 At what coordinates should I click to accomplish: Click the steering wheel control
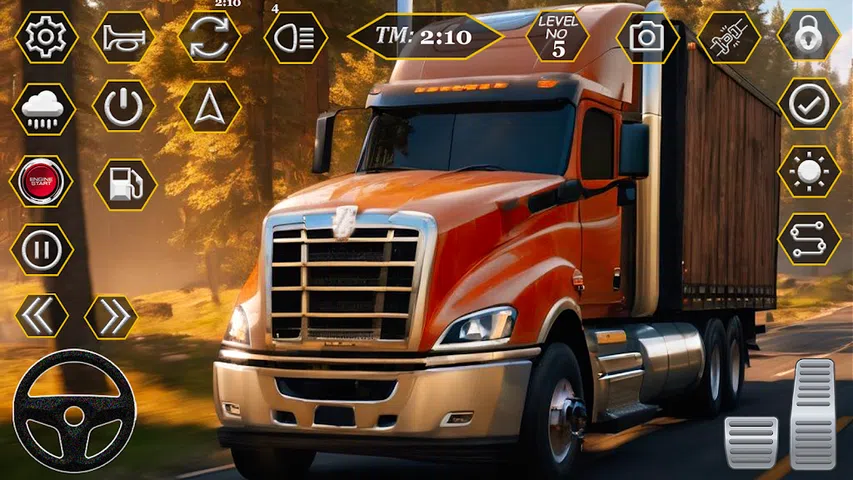[x=74, y=410]
